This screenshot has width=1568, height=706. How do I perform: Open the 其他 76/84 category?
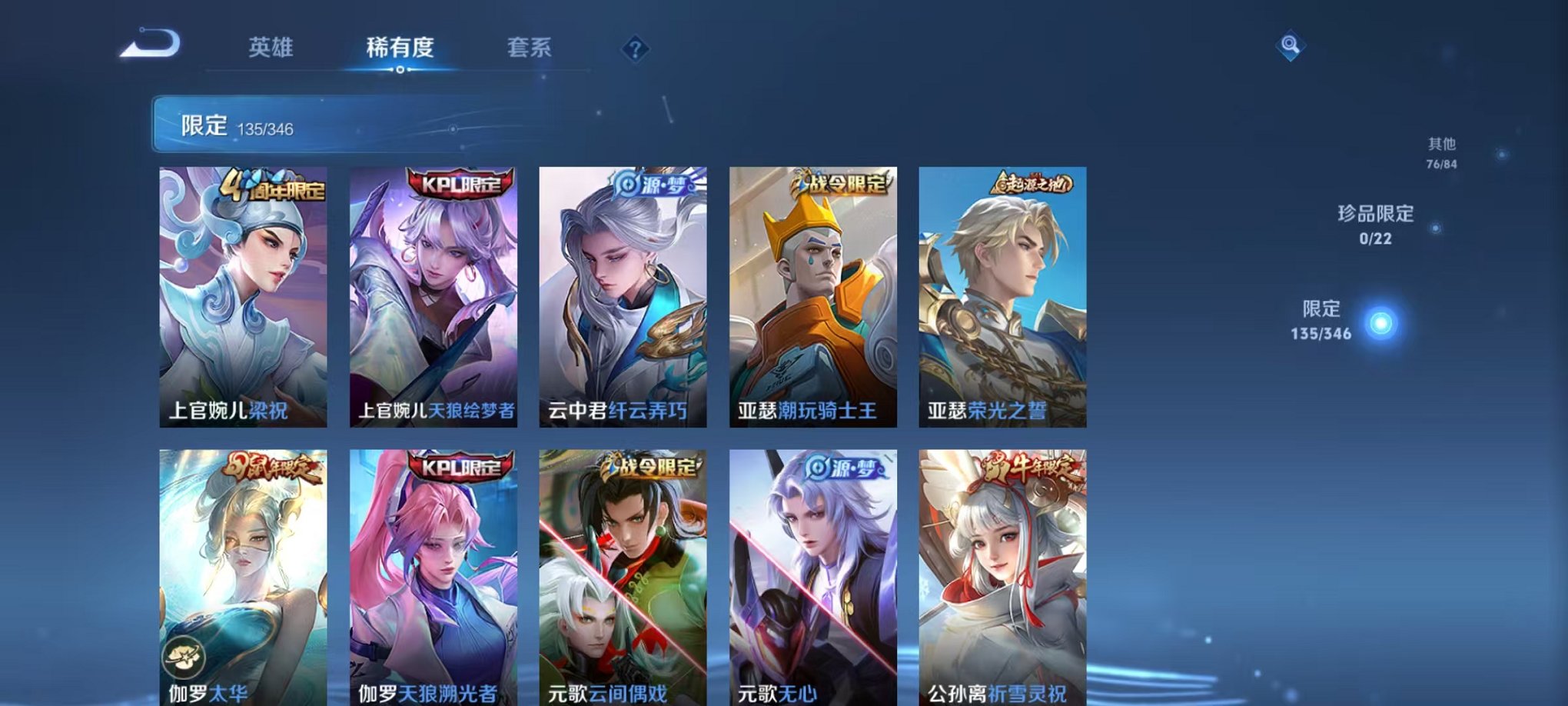point(1443,151)
